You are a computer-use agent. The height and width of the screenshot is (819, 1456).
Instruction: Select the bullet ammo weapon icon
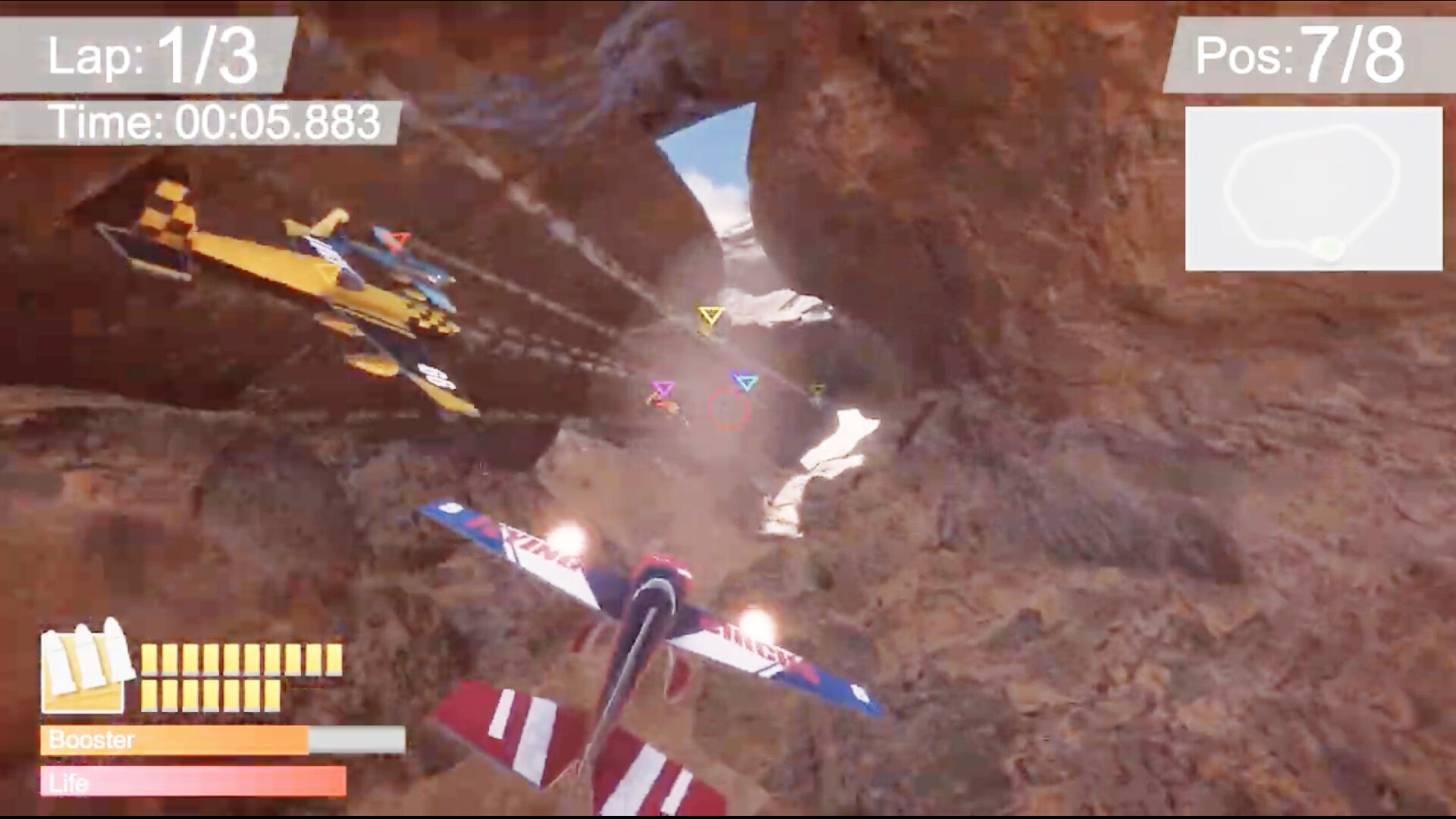tap(83, 667)
